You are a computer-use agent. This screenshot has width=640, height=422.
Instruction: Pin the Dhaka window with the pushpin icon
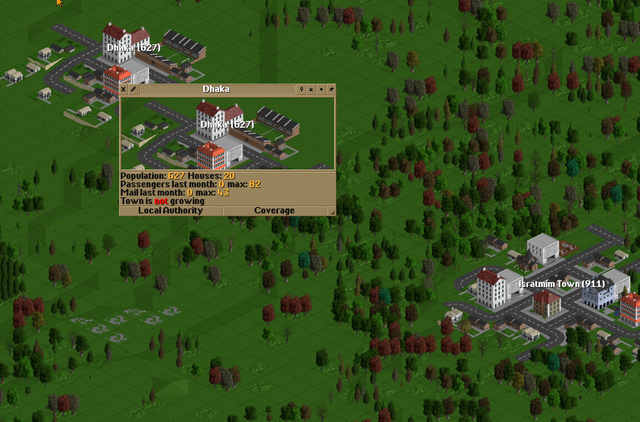click(331, 89)
